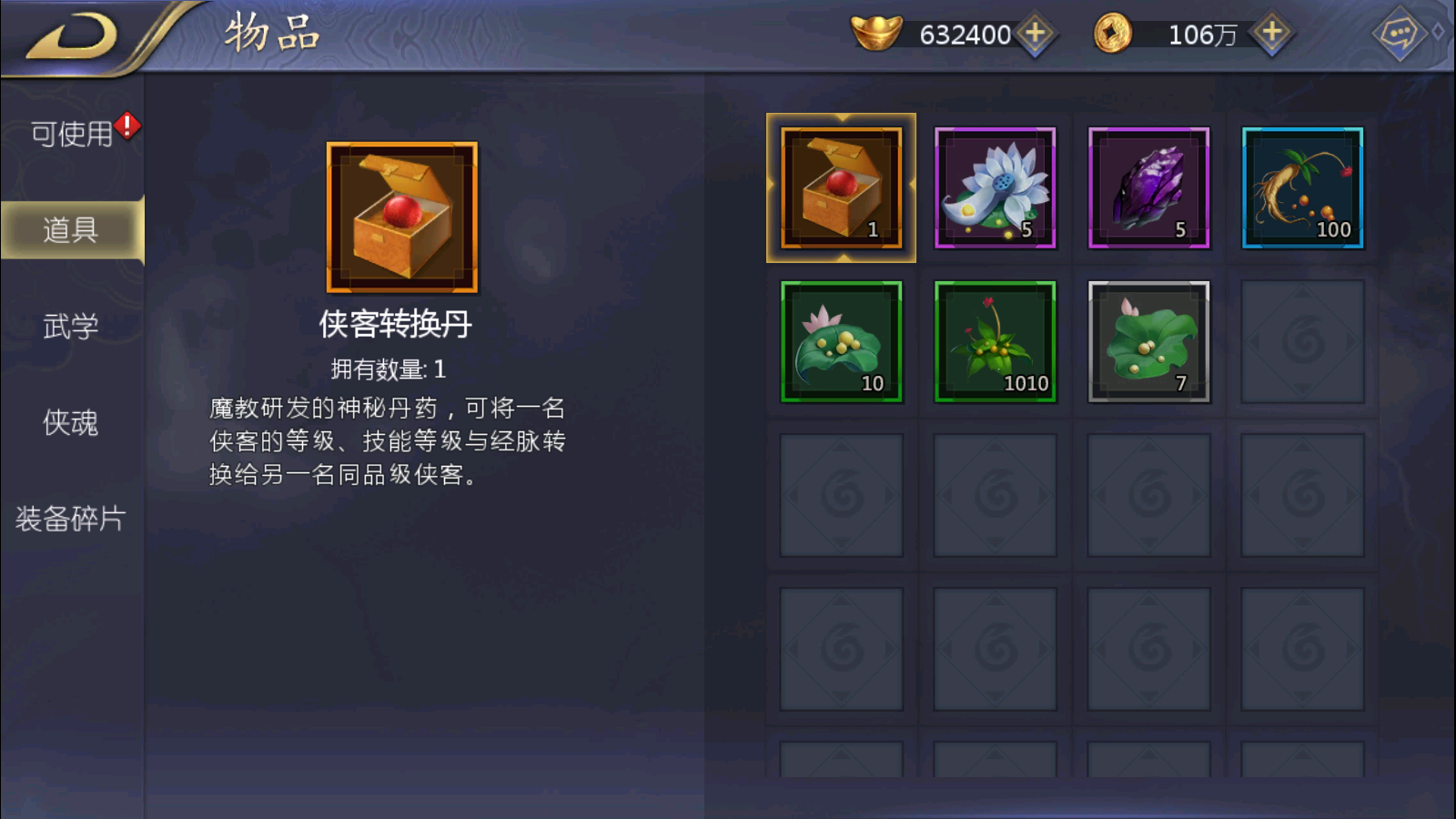1456x819 pixels.
Task: Choose the red flower herb with 1010
Action: pos(995,341)
